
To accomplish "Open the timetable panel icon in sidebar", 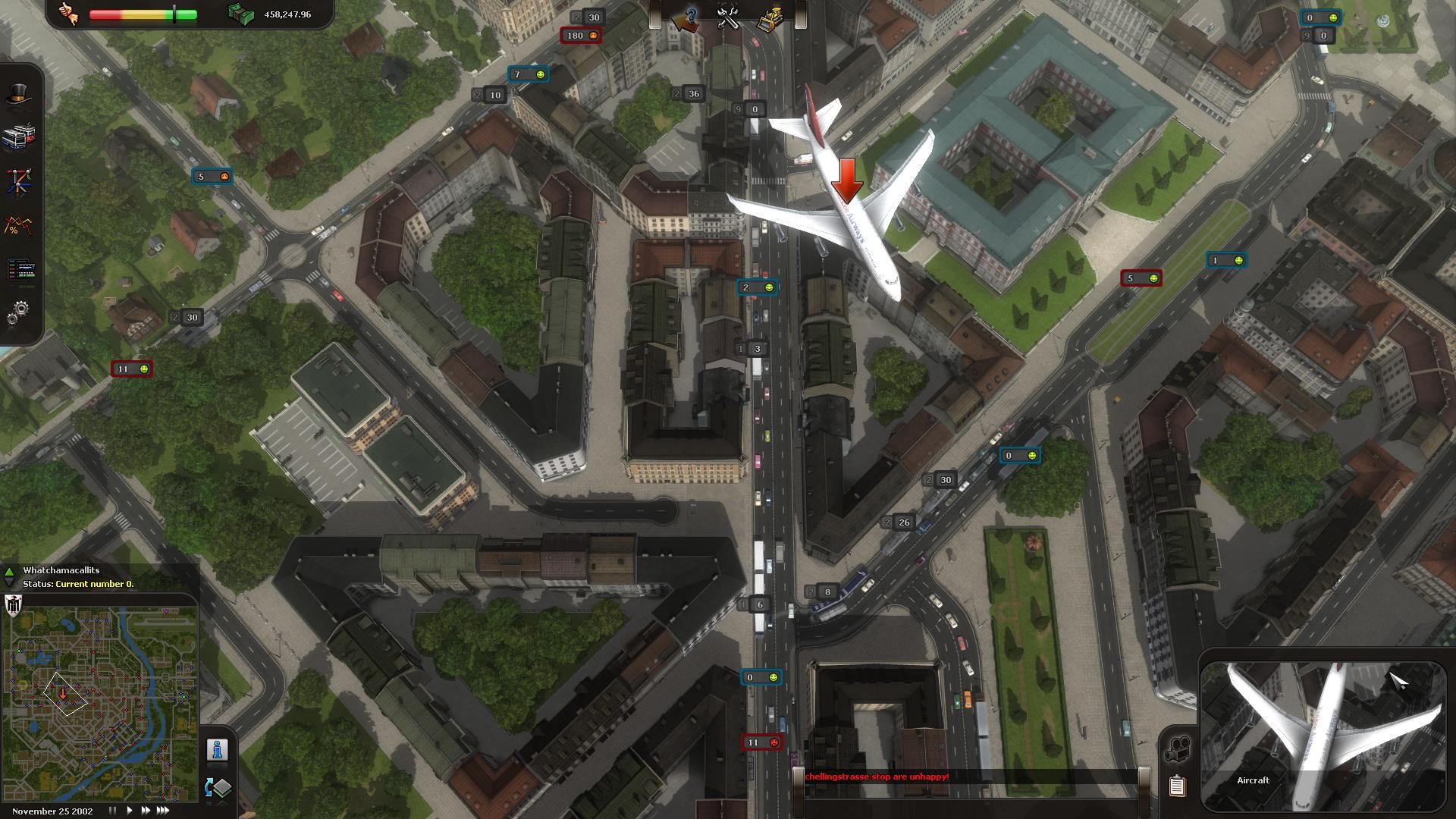I will click(21, 270).
